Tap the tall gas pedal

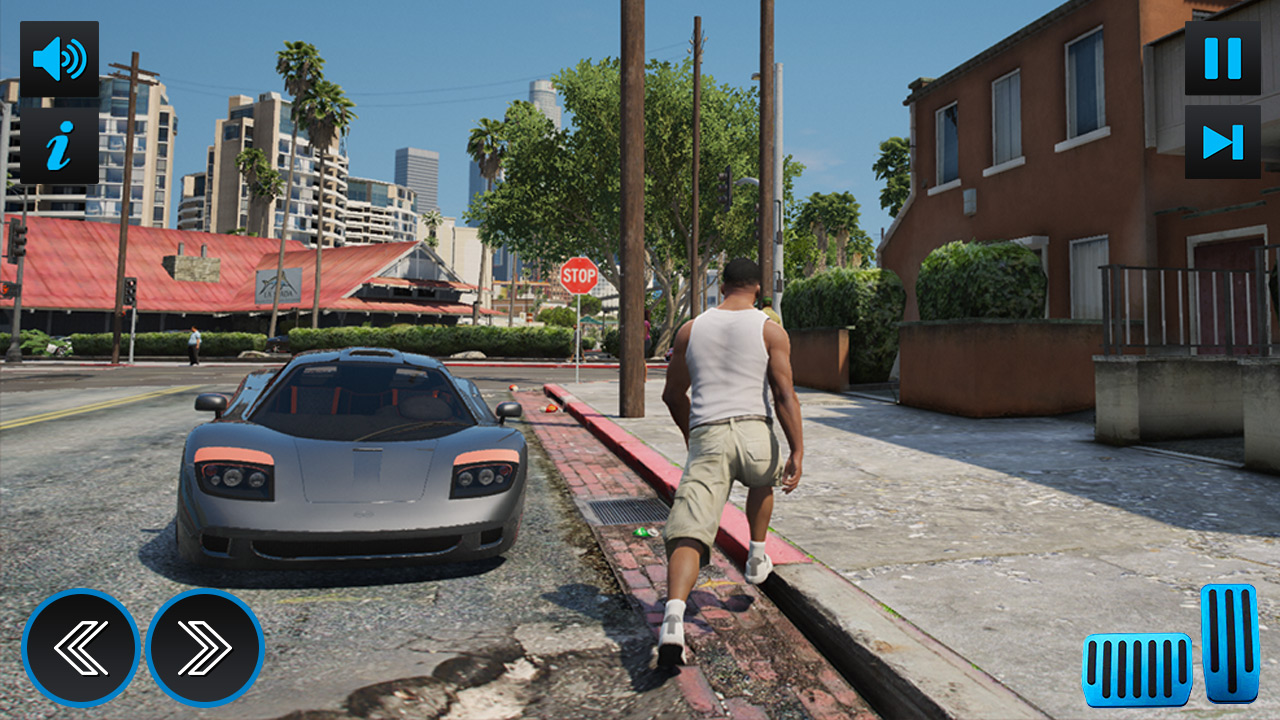click(x=1229, y=643)
